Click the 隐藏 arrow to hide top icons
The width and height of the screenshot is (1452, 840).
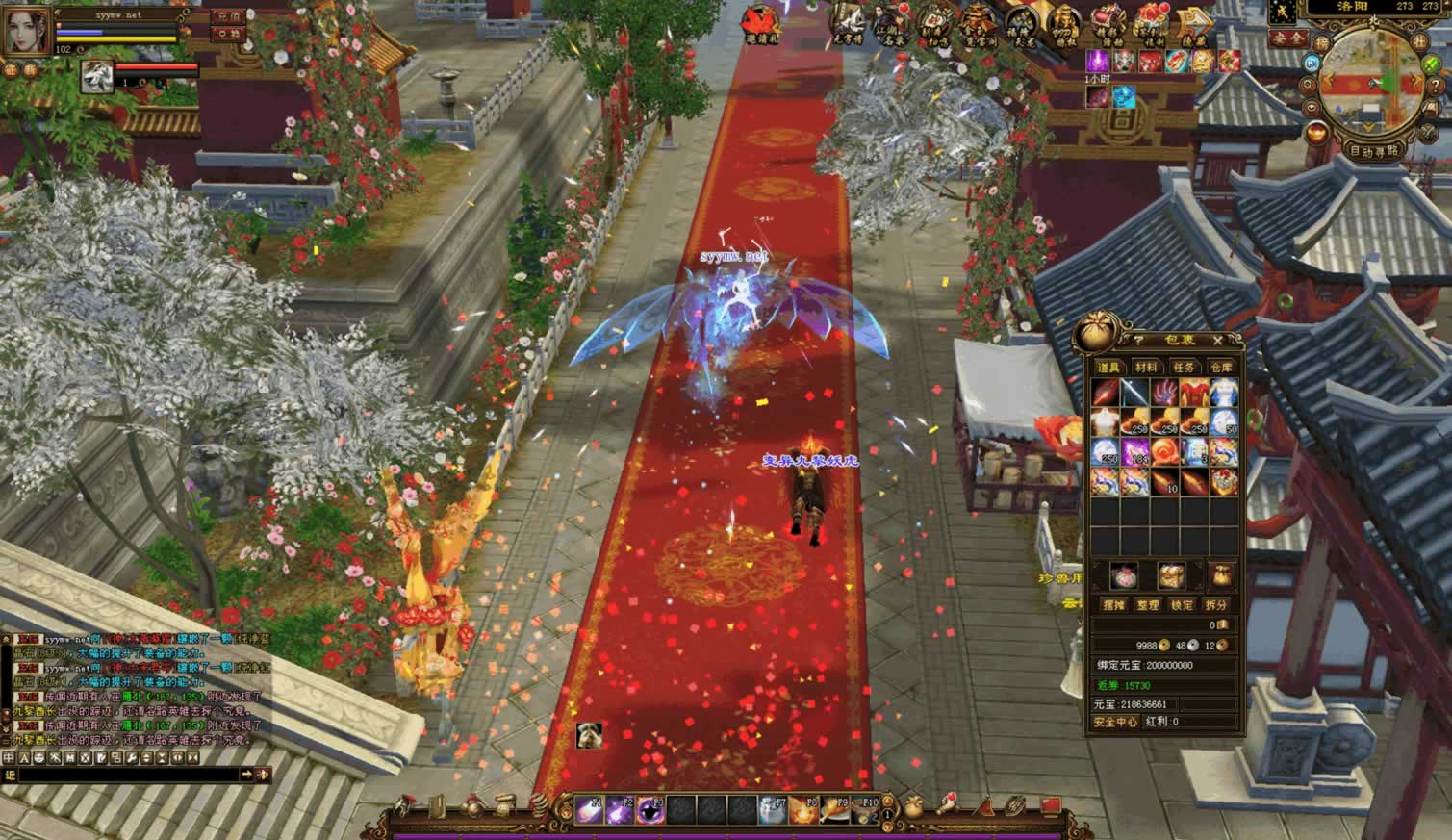click(1196, 23)
